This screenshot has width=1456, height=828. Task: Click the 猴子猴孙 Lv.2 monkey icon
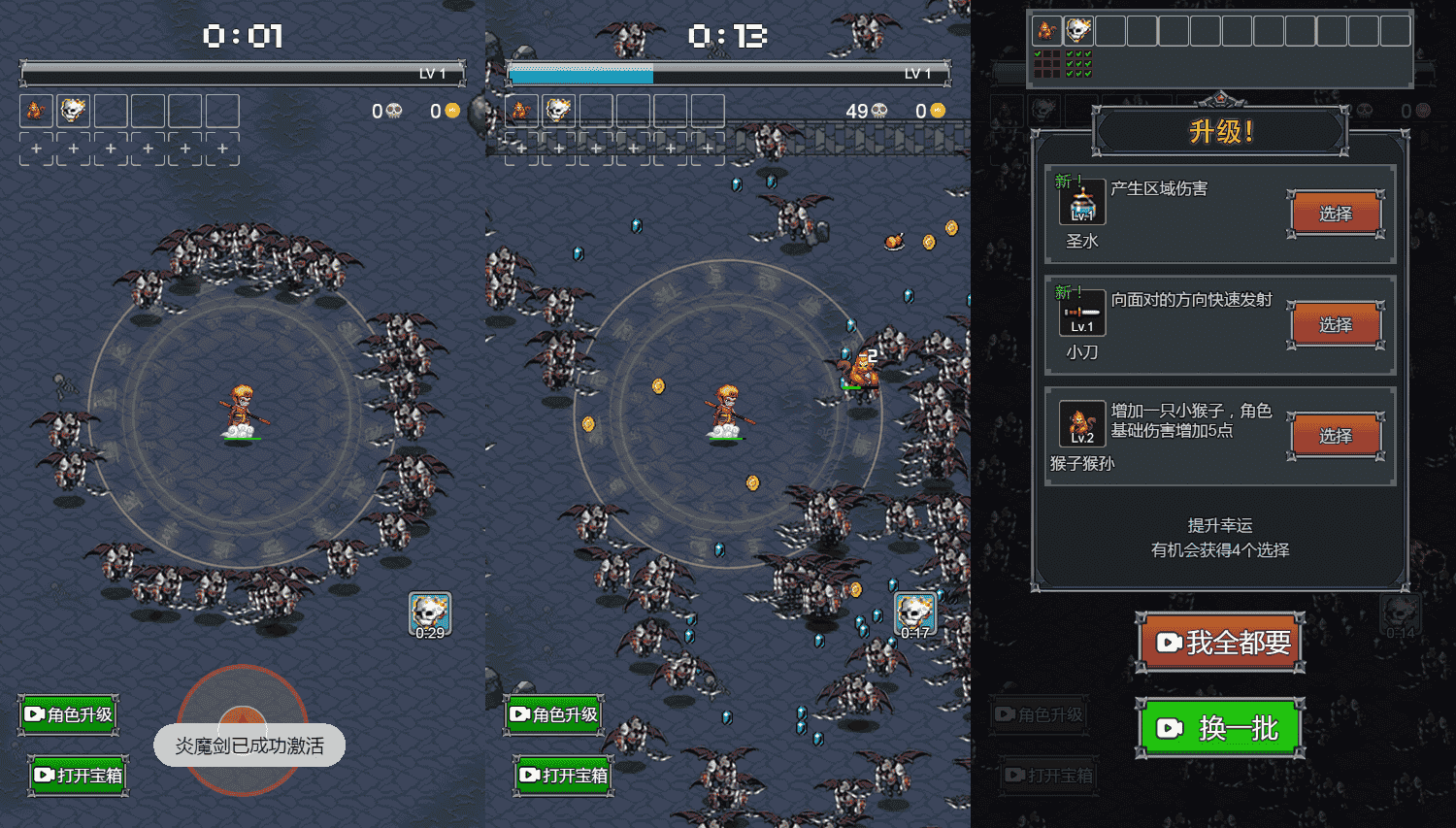coord(1081,424)
